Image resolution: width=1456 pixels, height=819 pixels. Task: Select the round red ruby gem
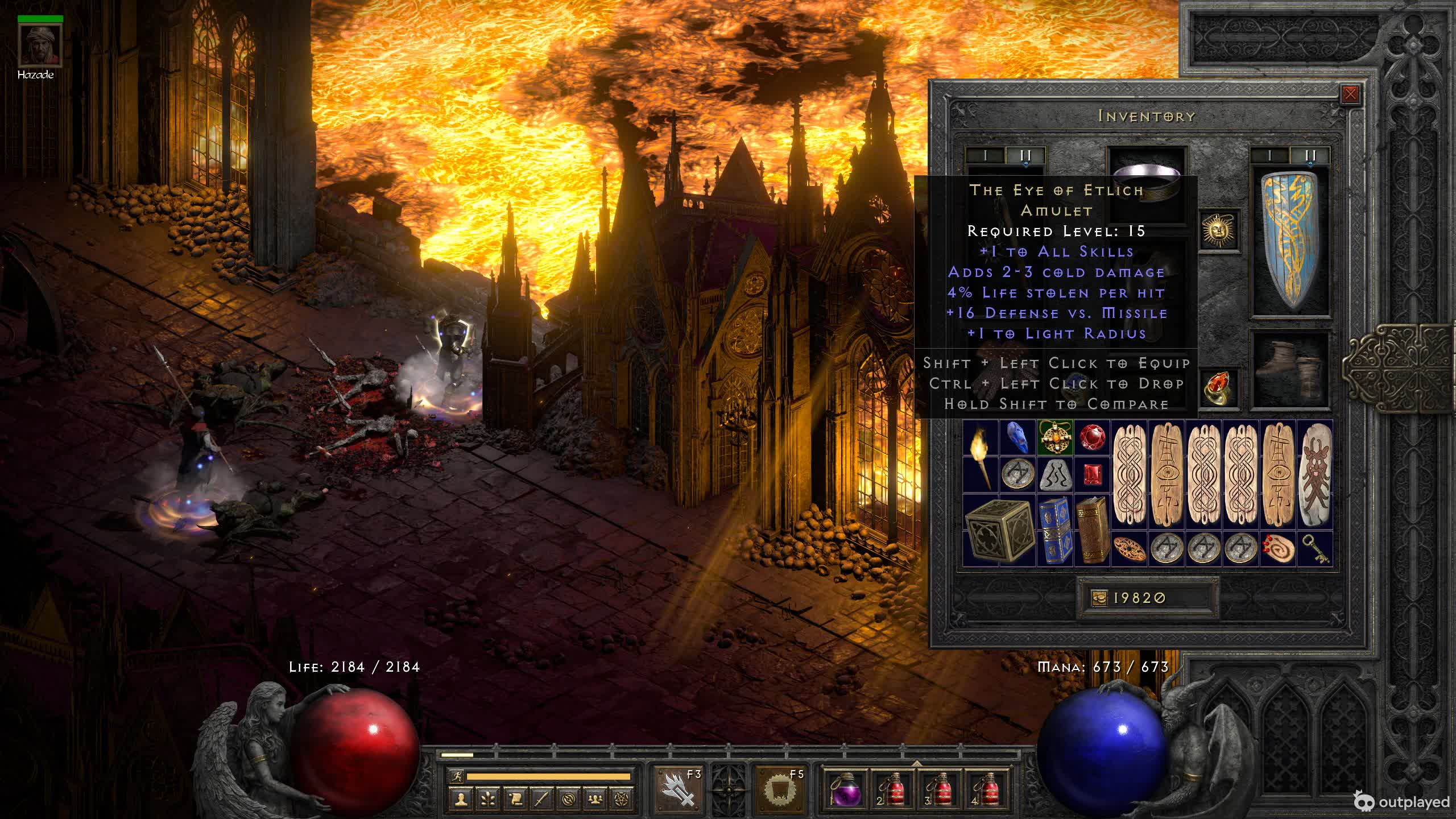click(x=1092, y=437)
